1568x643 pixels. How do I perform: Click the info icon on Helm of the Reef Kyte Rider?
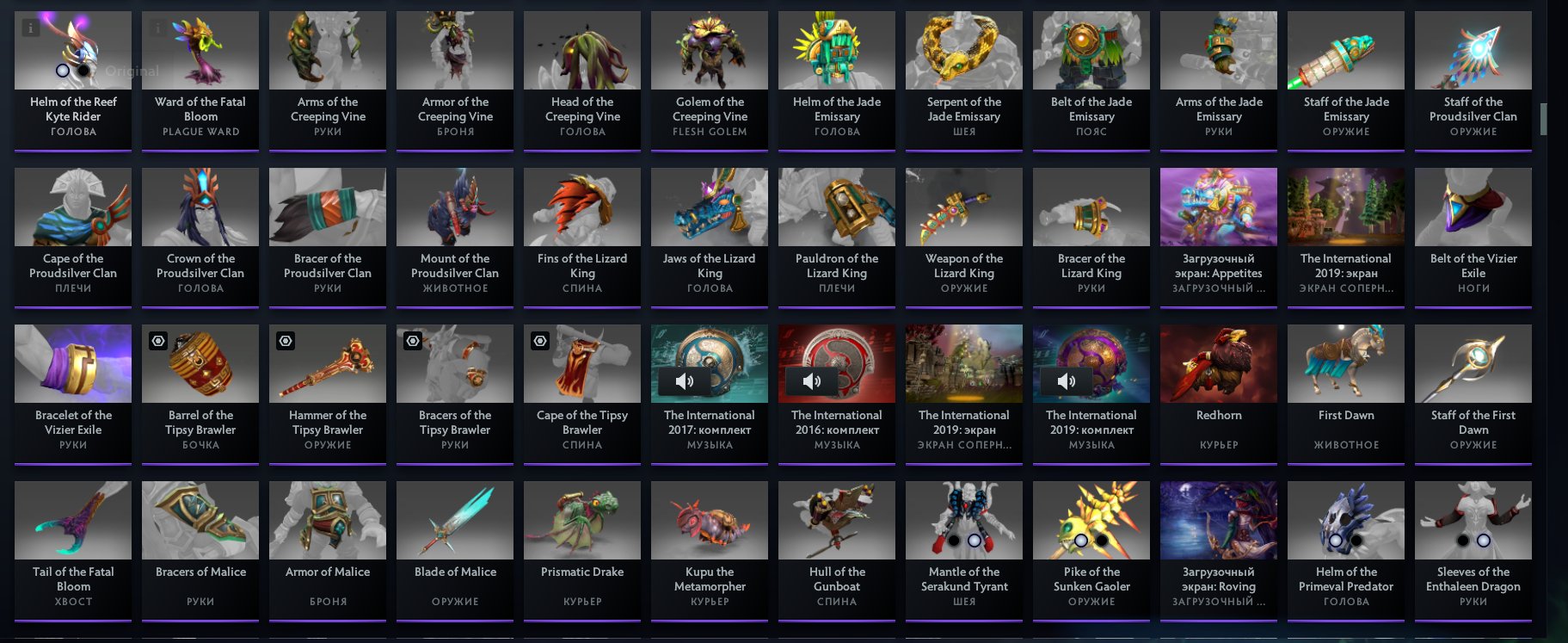click(x=31, y=28)
